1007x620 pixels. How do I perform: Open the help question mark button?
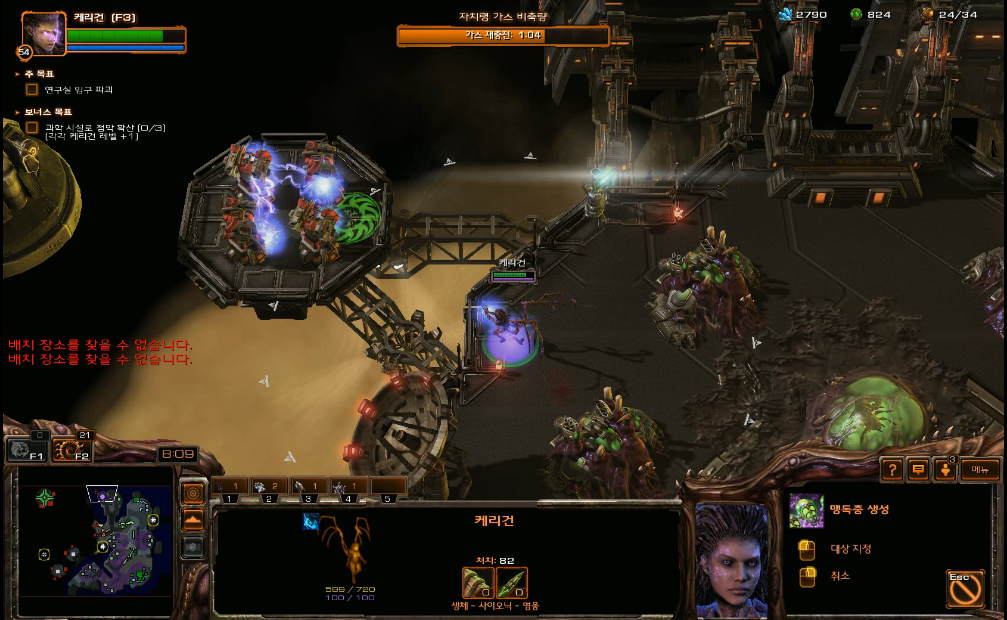[x=891, y=469]
